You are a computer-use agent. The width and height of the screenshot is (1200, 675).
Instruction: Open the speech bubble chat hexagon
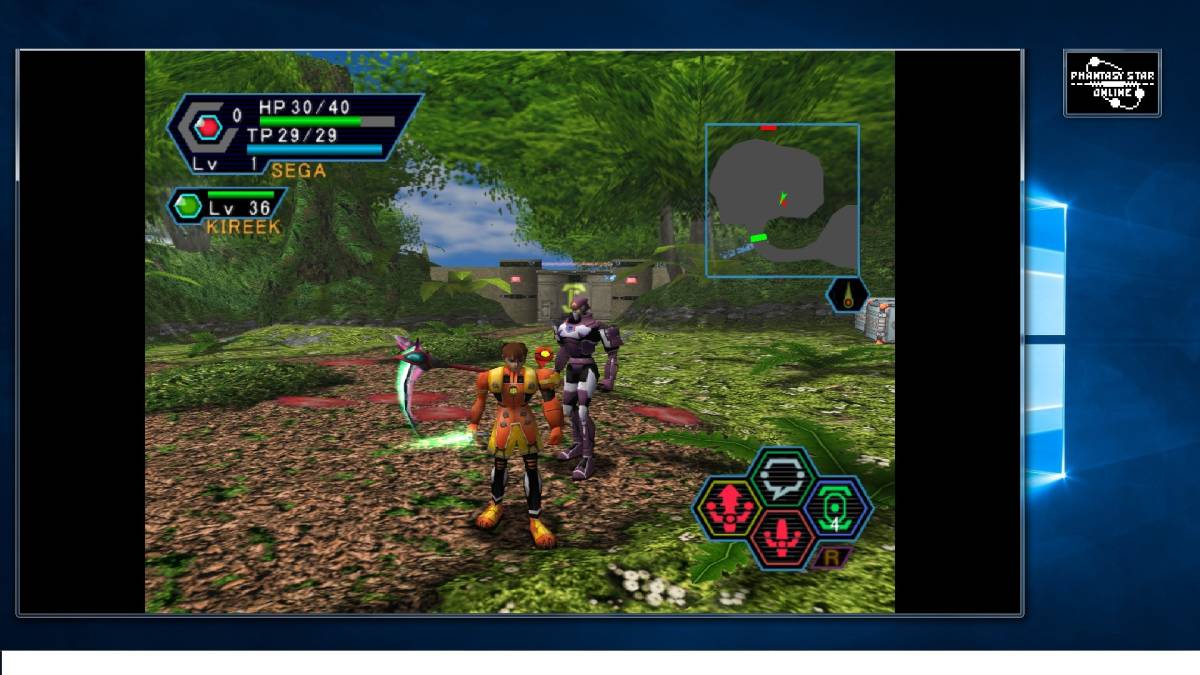[783, 477]
